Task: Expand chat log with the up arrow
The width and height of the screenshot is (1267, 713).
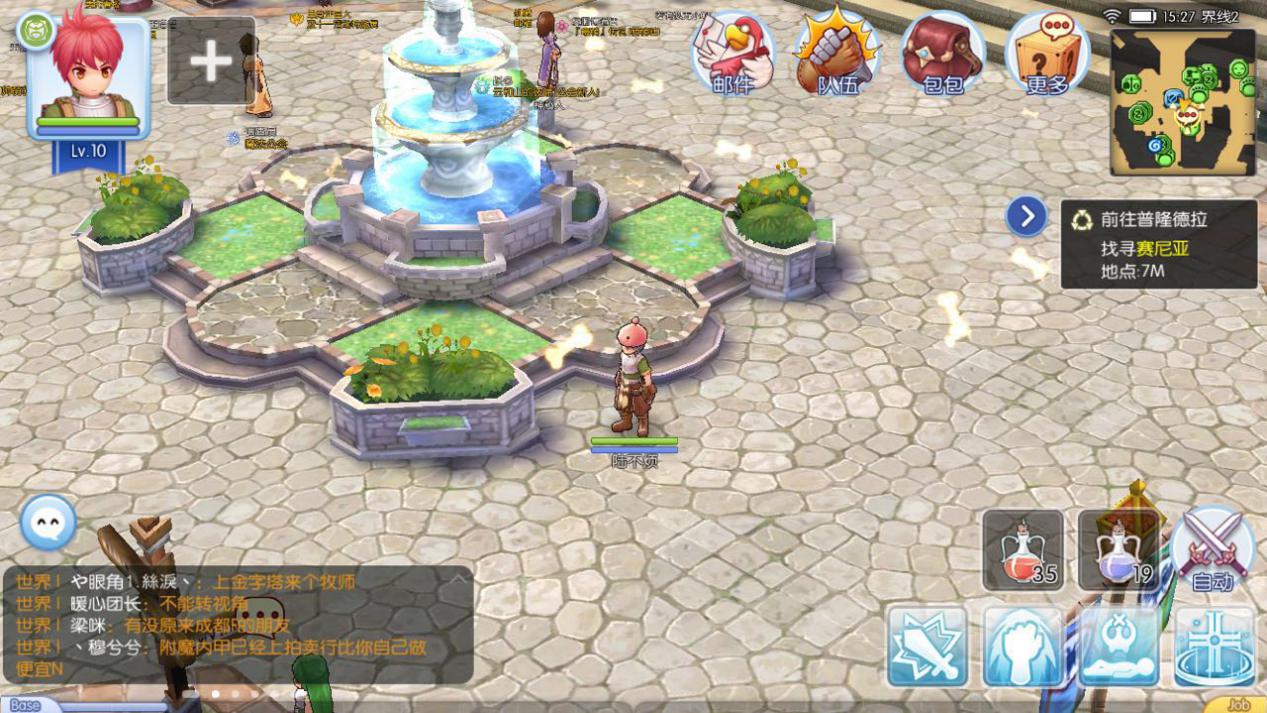Action: (457, 579)
